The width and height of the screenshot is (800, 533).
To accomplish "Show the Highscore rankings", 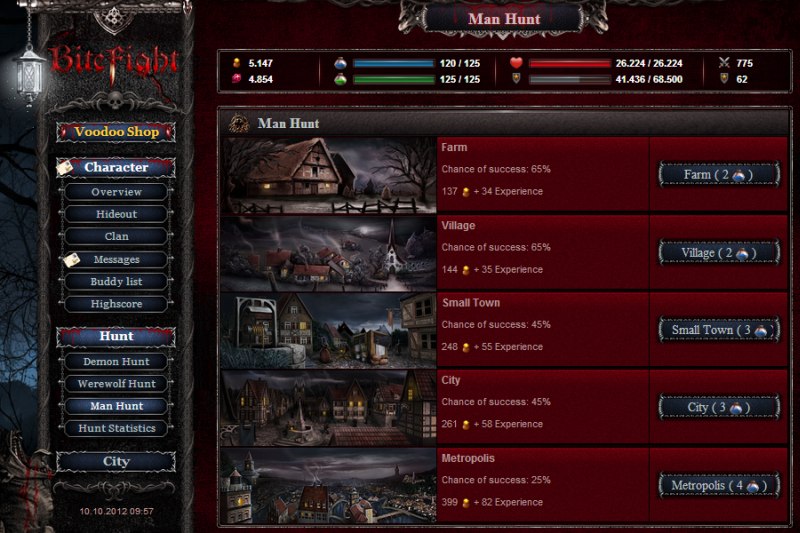I will (116, 304).
